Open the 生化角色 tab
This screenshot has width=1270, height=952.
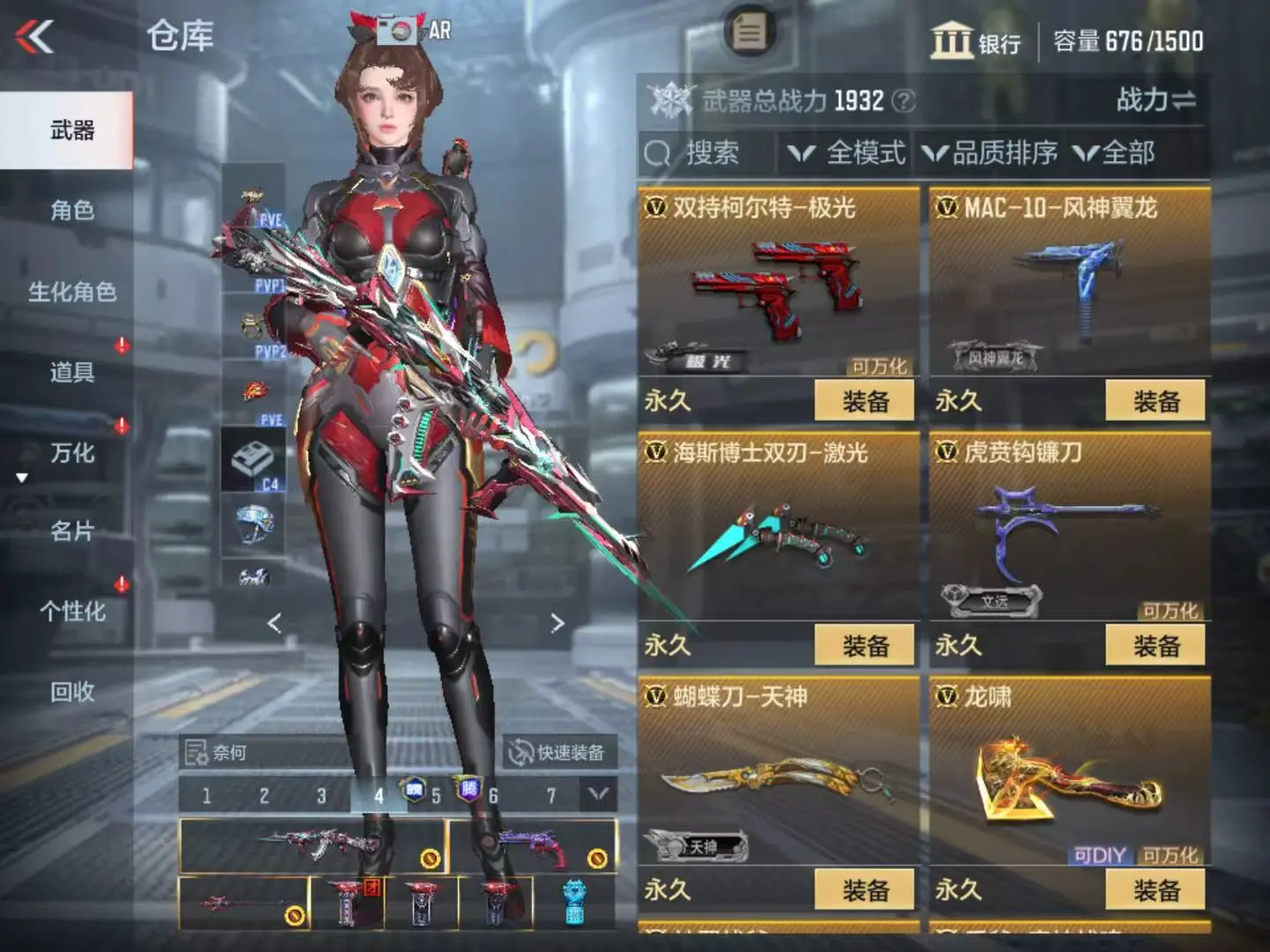click(x=71, y=292)
